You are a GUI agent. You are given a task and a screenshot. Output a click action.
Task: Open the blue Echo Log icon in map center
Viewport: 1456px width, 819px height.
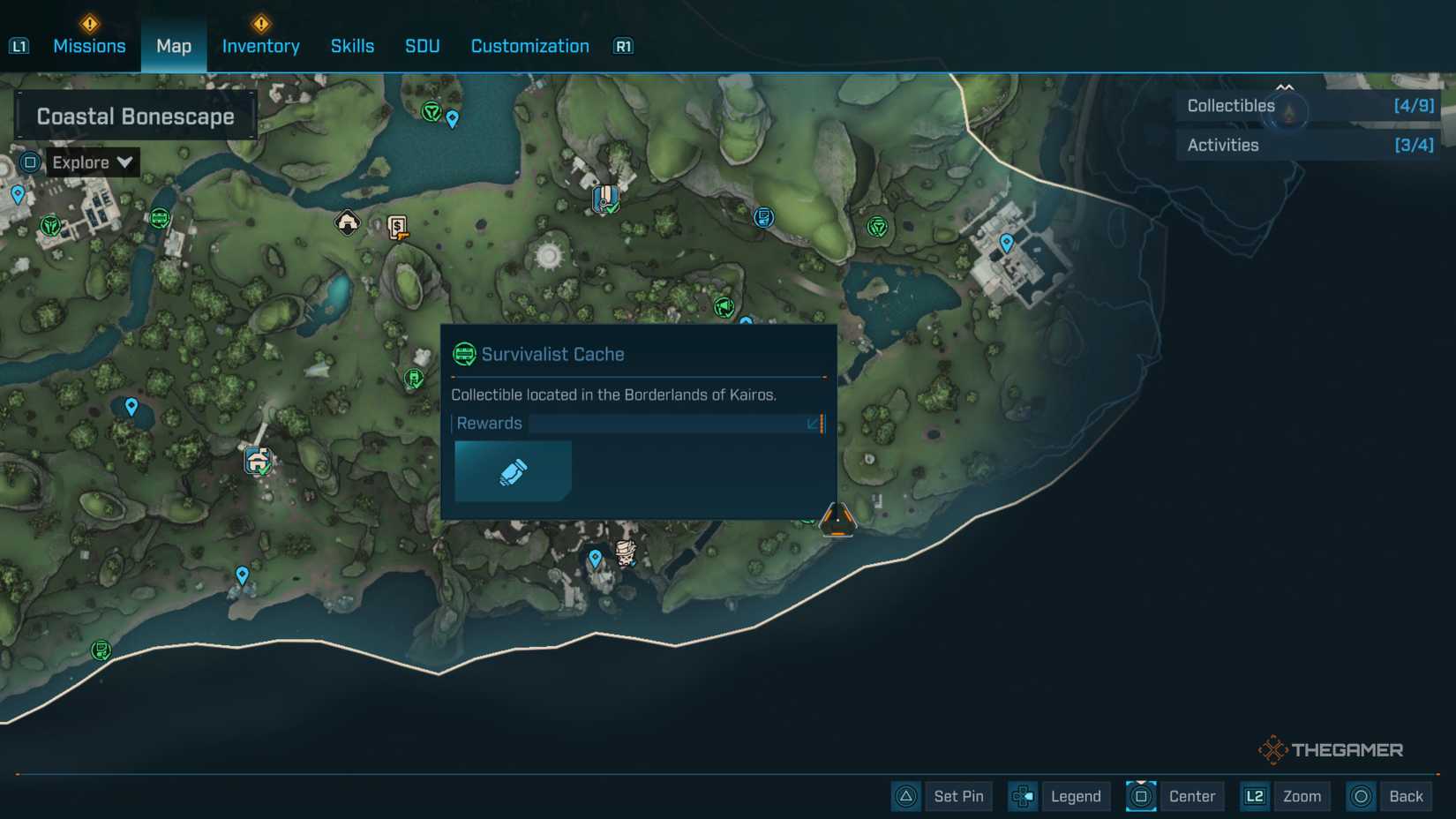(x=764, y=217)
